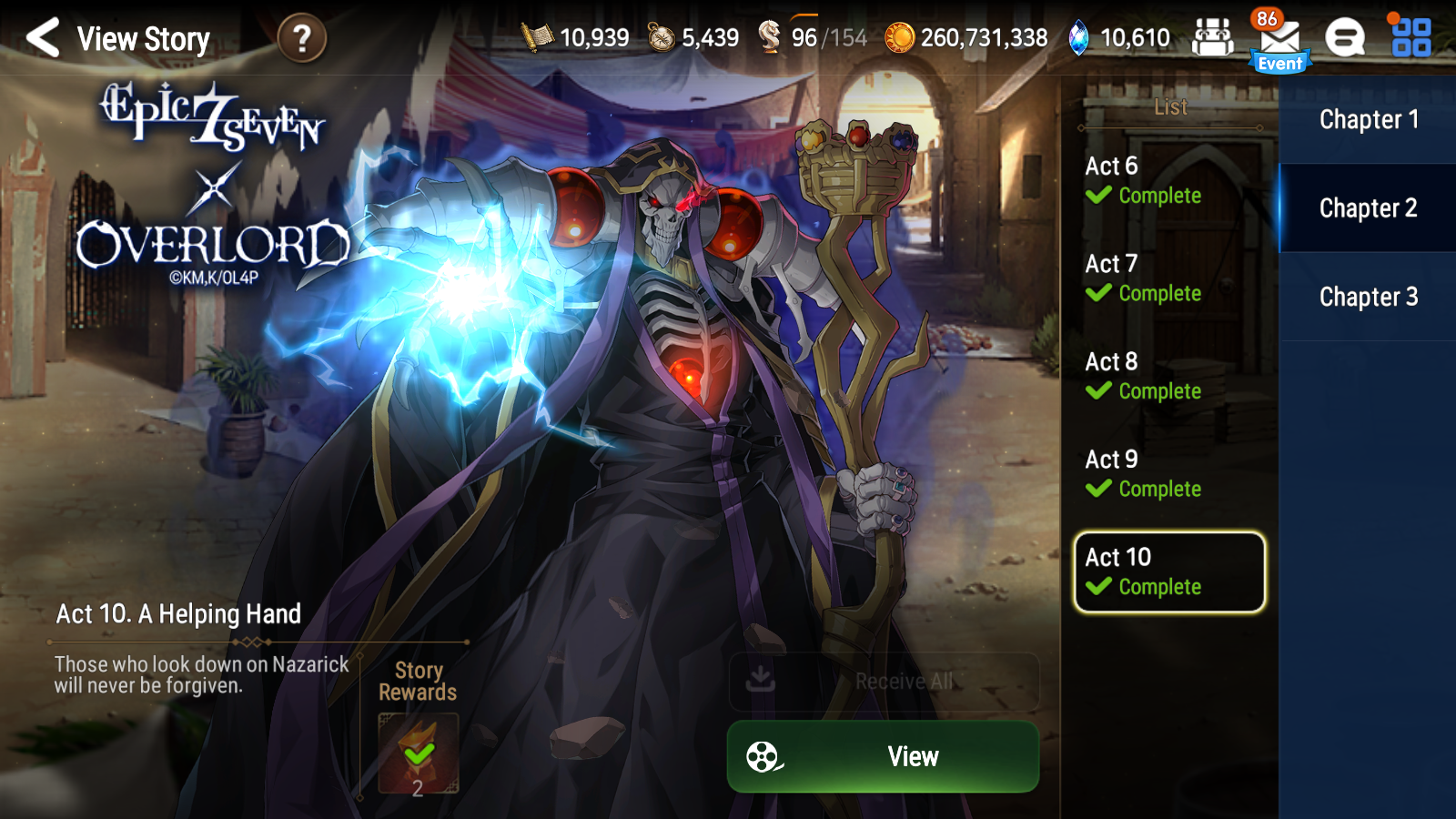1456x819 pixels.
Task: Open the inventory backpack icon
Action: 1213,36
